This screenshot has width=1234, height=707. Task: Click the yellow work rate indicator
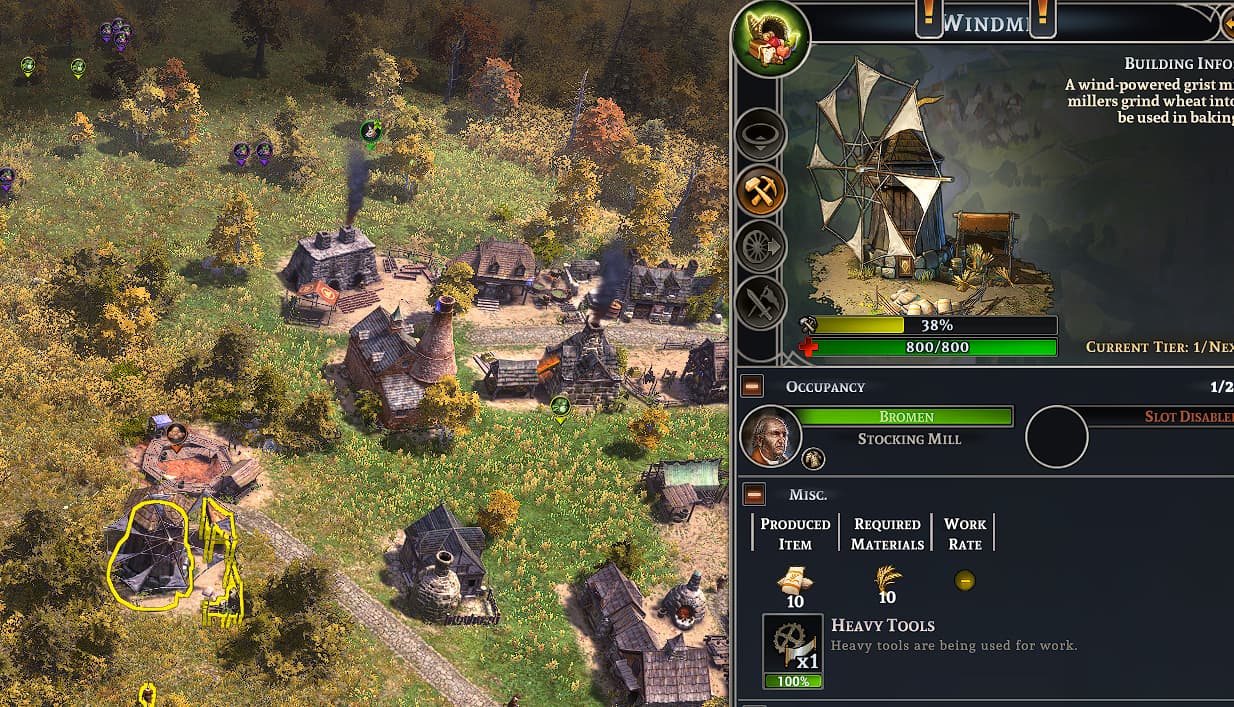click(x=964, y=580)
